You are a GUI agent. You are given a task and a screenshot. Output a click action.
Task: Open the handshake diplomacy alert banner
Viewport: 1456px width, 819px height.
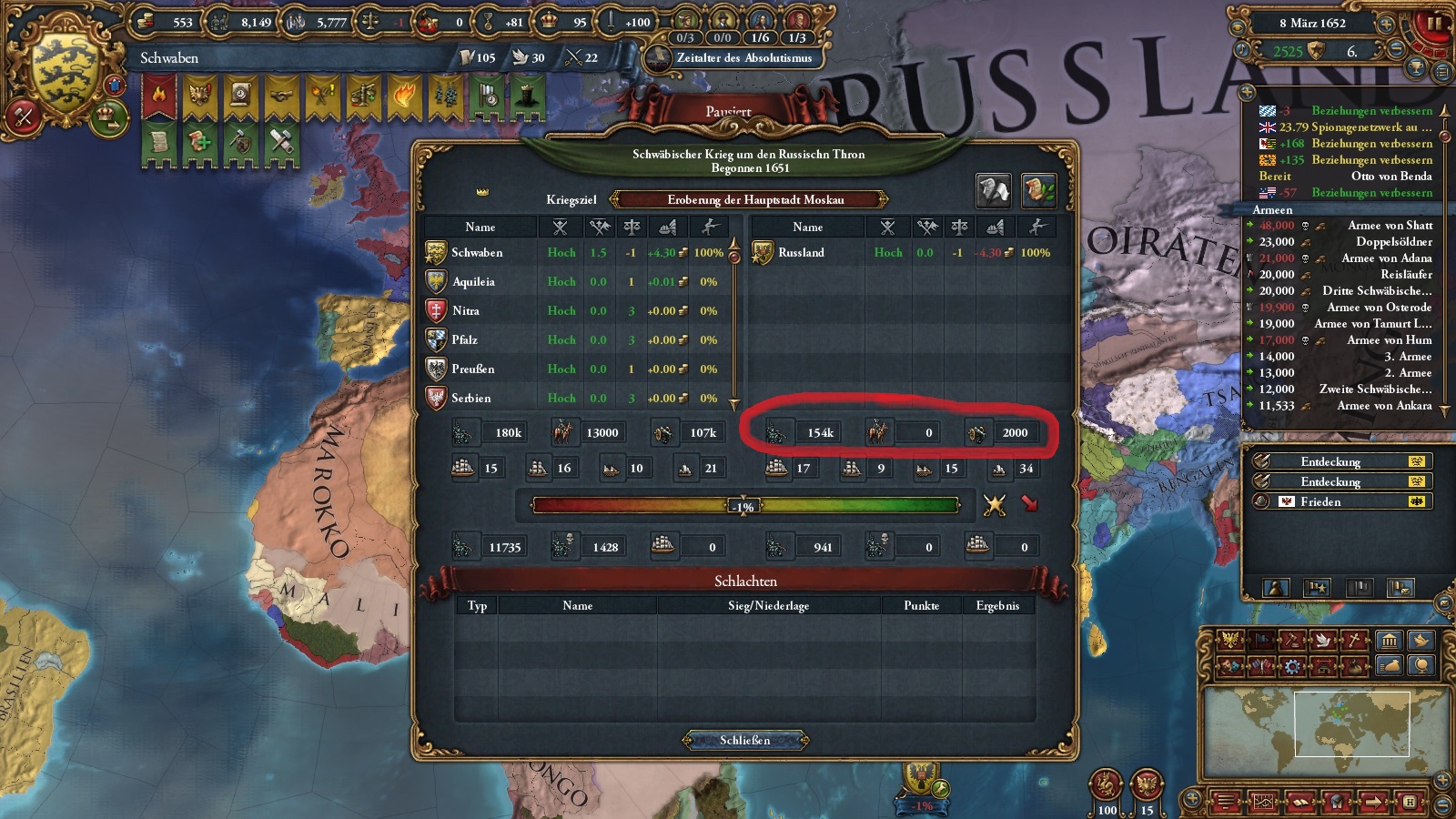click(x=281, y=96)
